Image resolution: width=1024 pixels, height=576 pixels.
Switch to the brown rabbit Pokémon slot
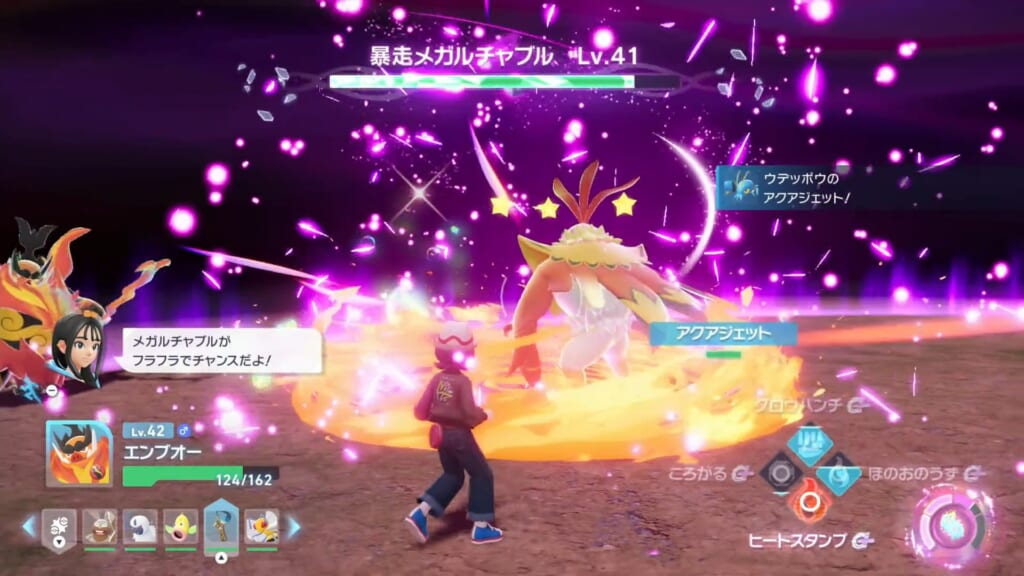pos(99,526)
